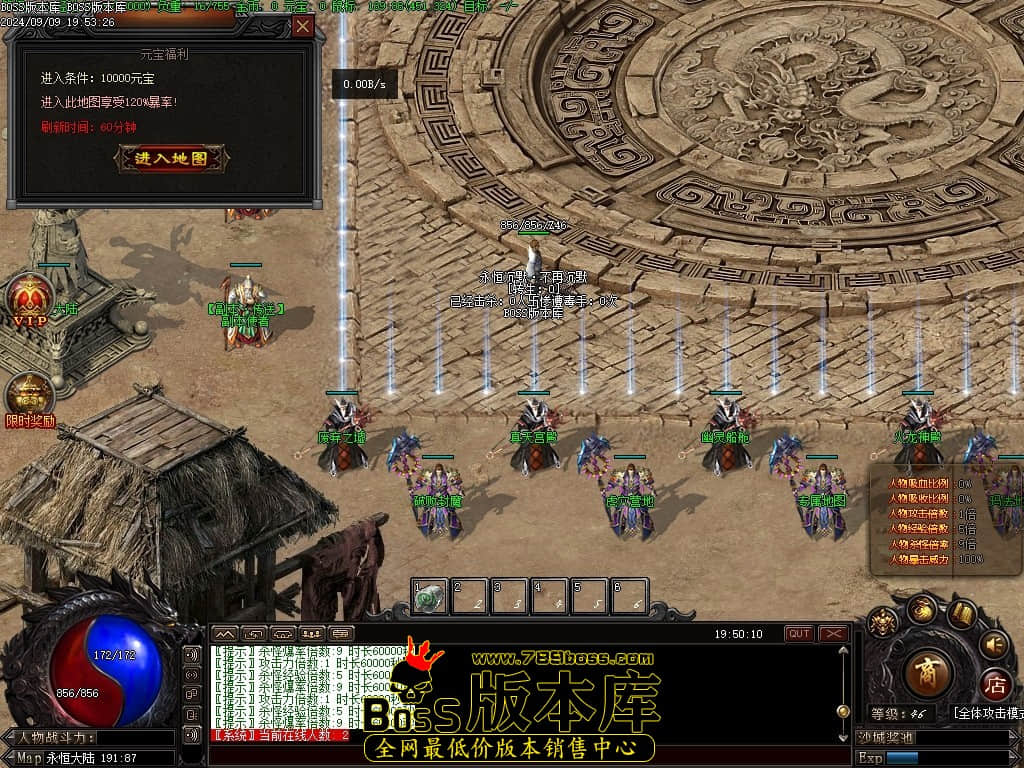This screenshot has height=768, width=1024.
Task: Open the red 店 store button
Action: (x=994, y=686)
